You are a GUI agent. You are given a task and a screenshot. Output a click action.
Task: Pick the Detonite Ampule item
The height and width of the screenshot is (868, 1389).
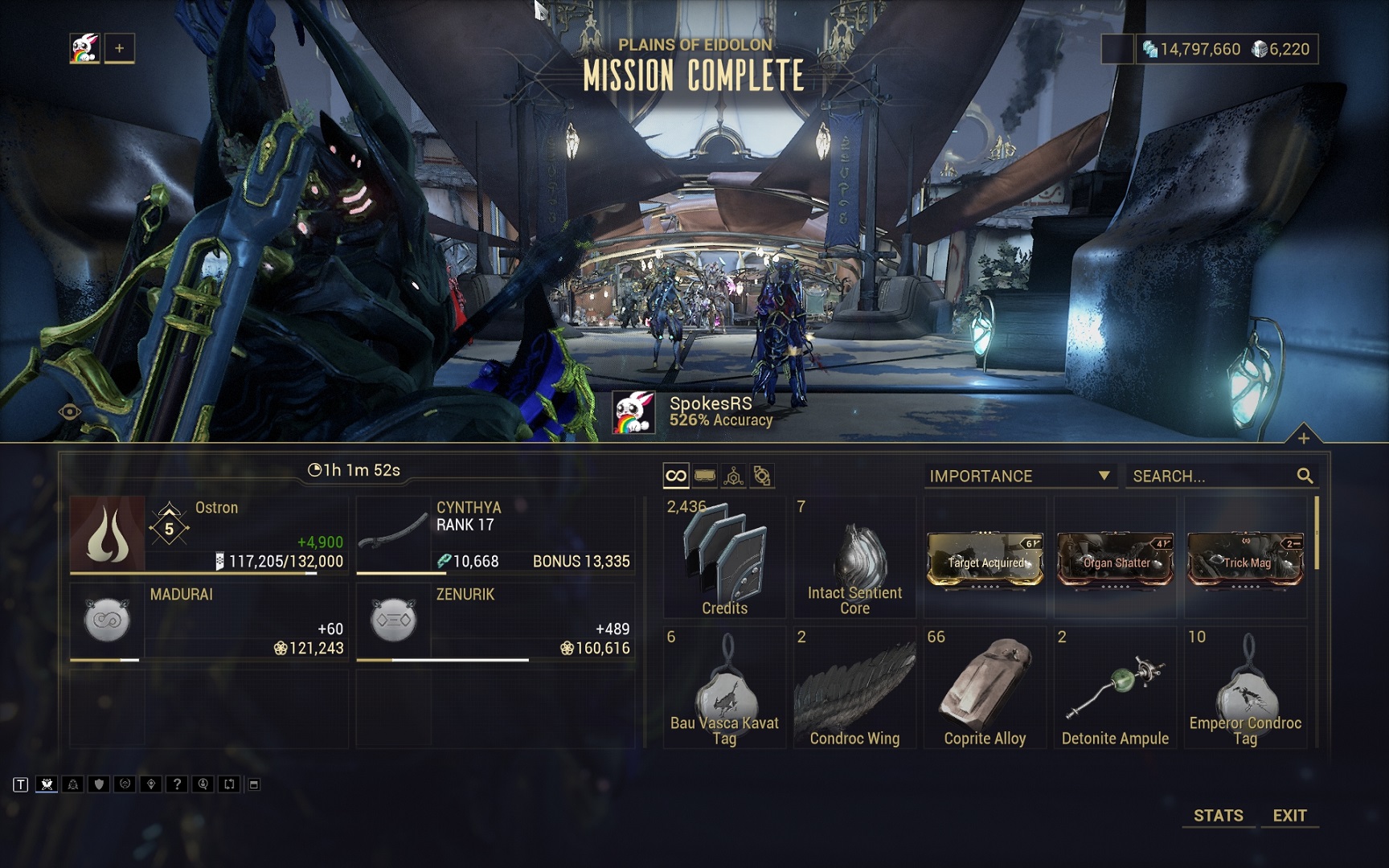coord(1115,688)
